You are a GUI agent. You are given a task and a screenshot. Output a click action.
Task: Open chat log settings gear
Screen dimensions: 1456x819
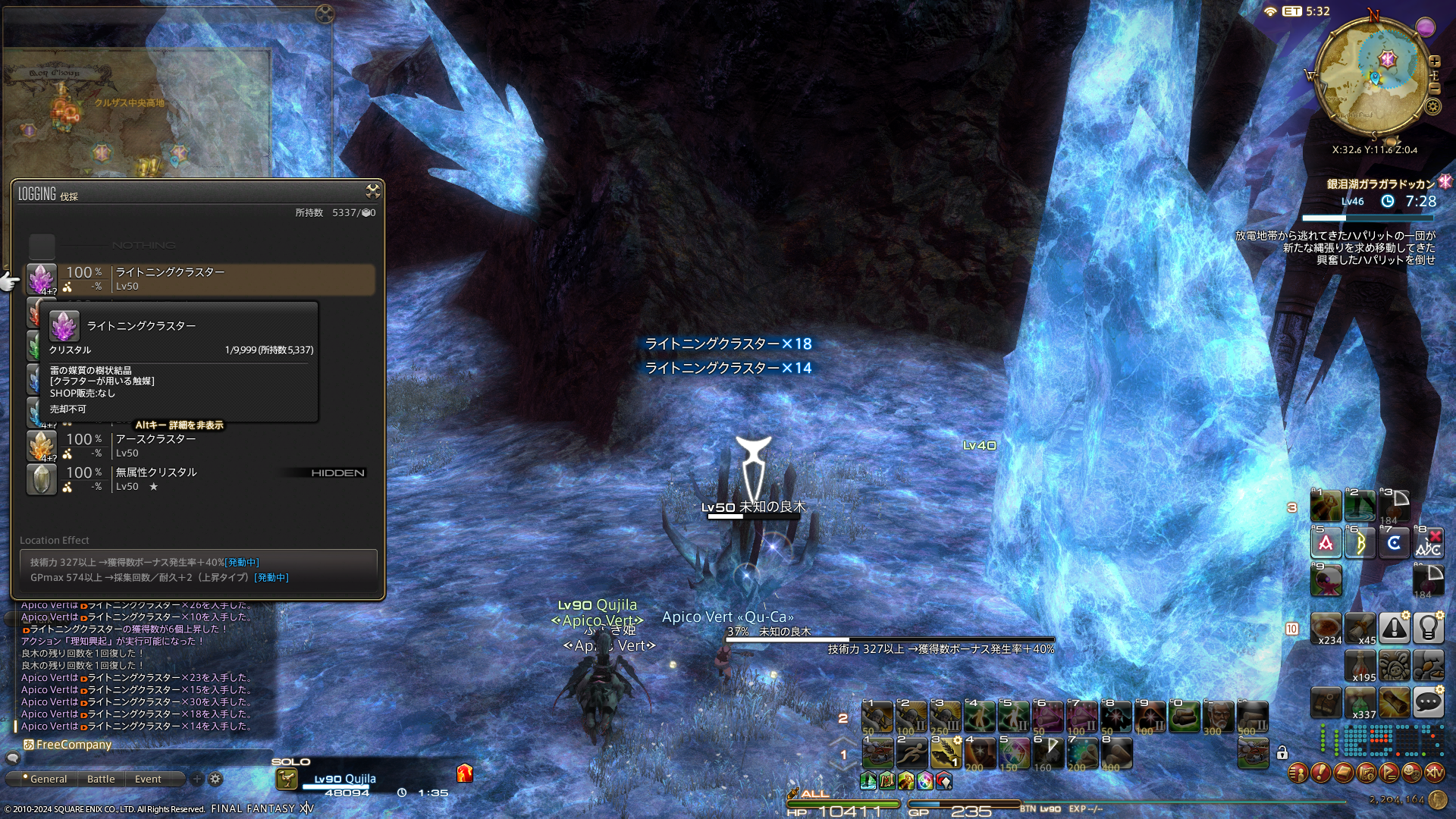point(215,779)
